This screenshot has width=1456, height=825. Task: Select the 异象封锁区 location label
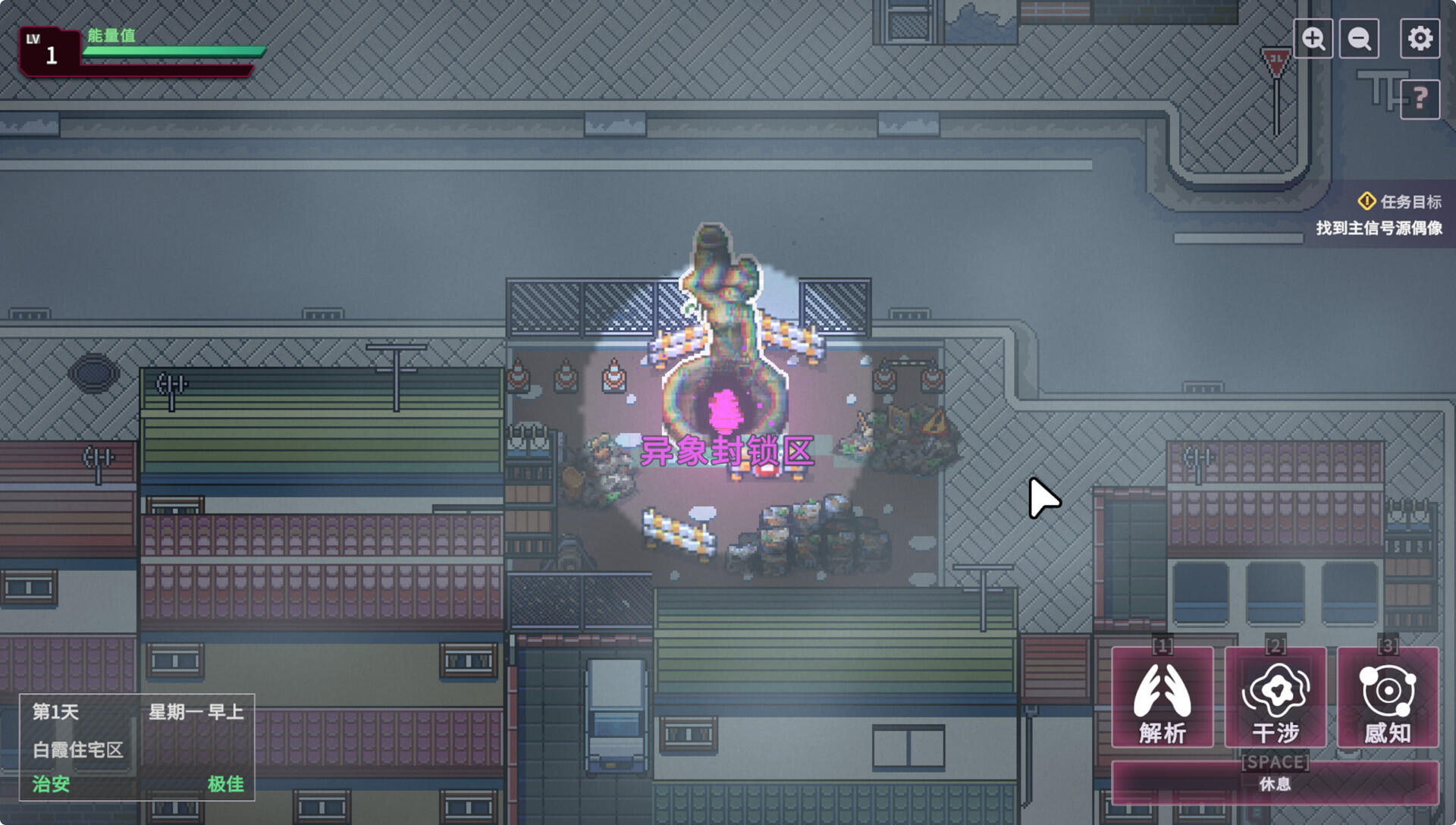(x=726, y=452)
